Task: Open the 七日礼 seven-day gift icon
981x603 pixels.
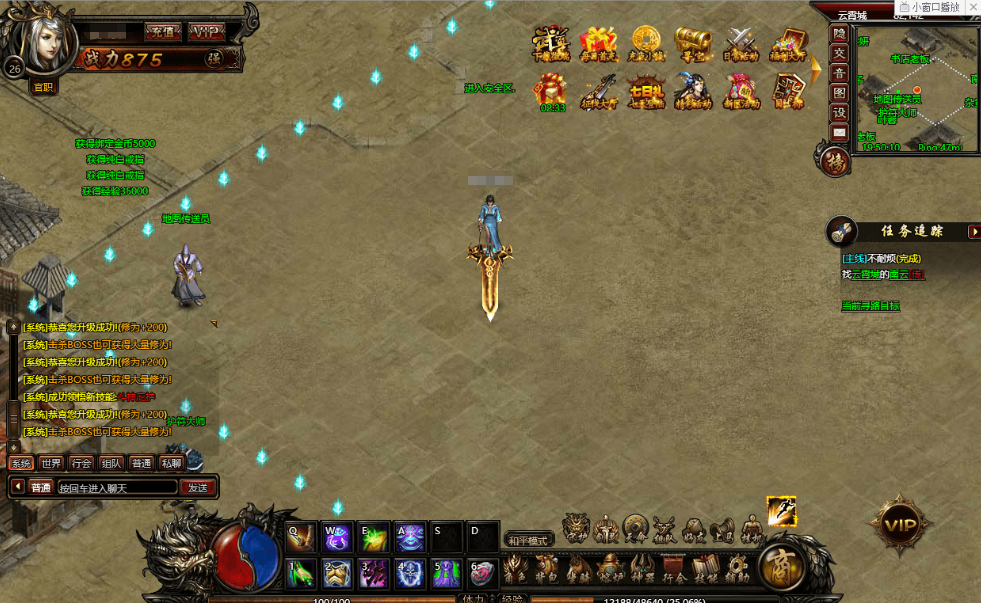Action: [646, 91]
